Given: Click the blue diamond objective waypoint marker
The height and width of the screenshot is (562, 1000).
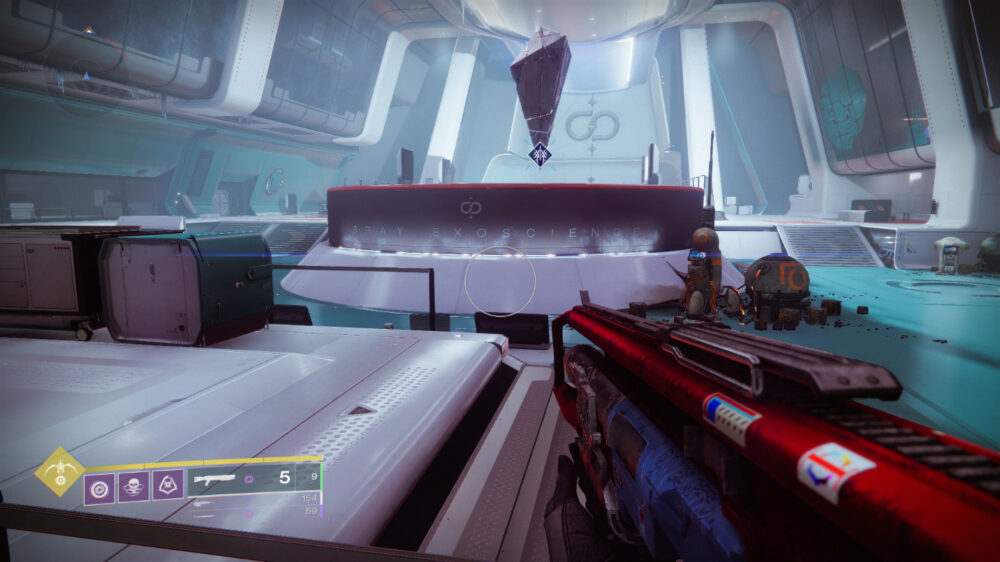Looking at the screenshot, I should pyautogui.click(x=541, y=154).
